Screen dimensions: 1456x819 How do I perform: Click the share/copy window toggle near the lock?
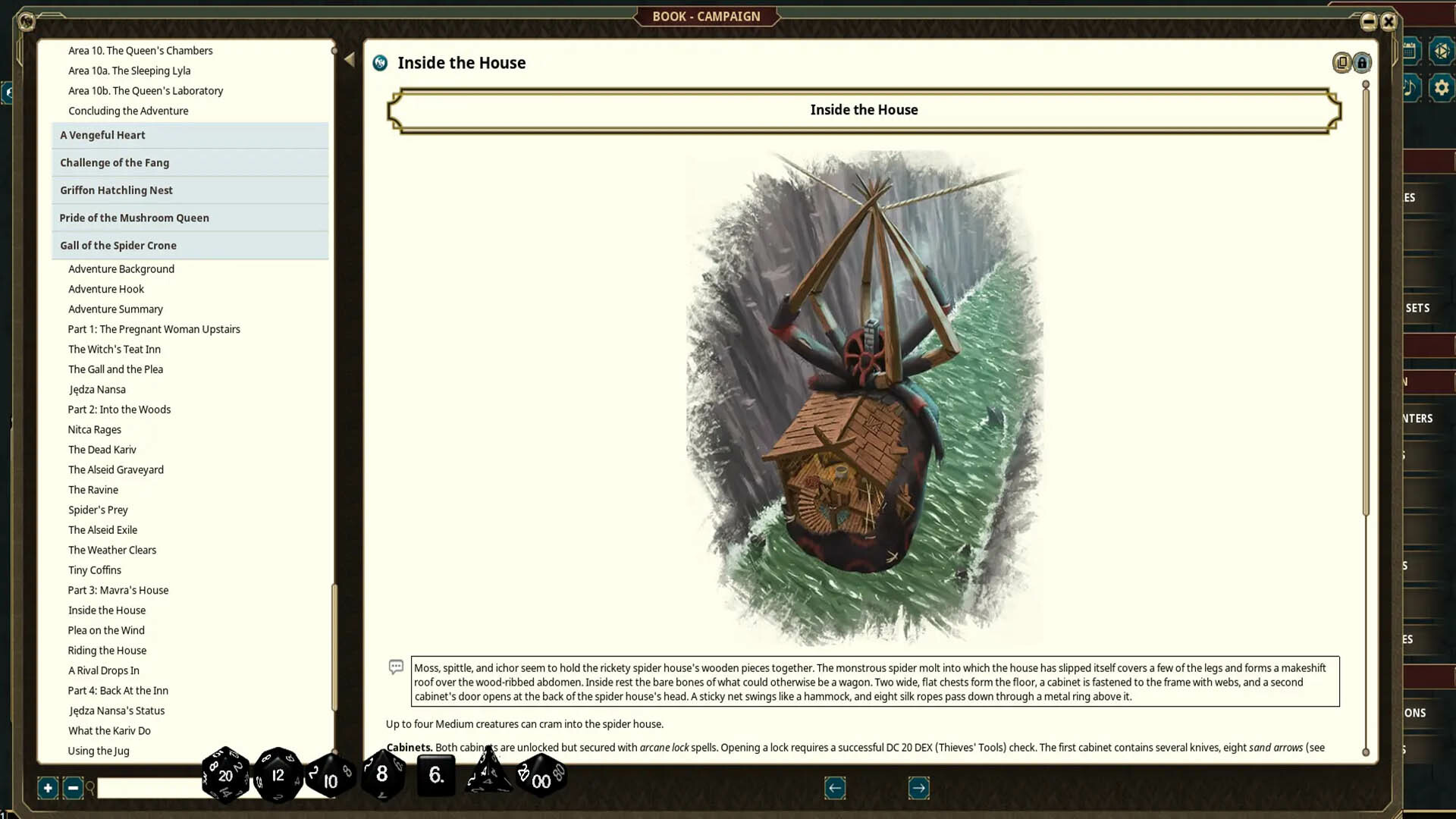[1341, 63]
